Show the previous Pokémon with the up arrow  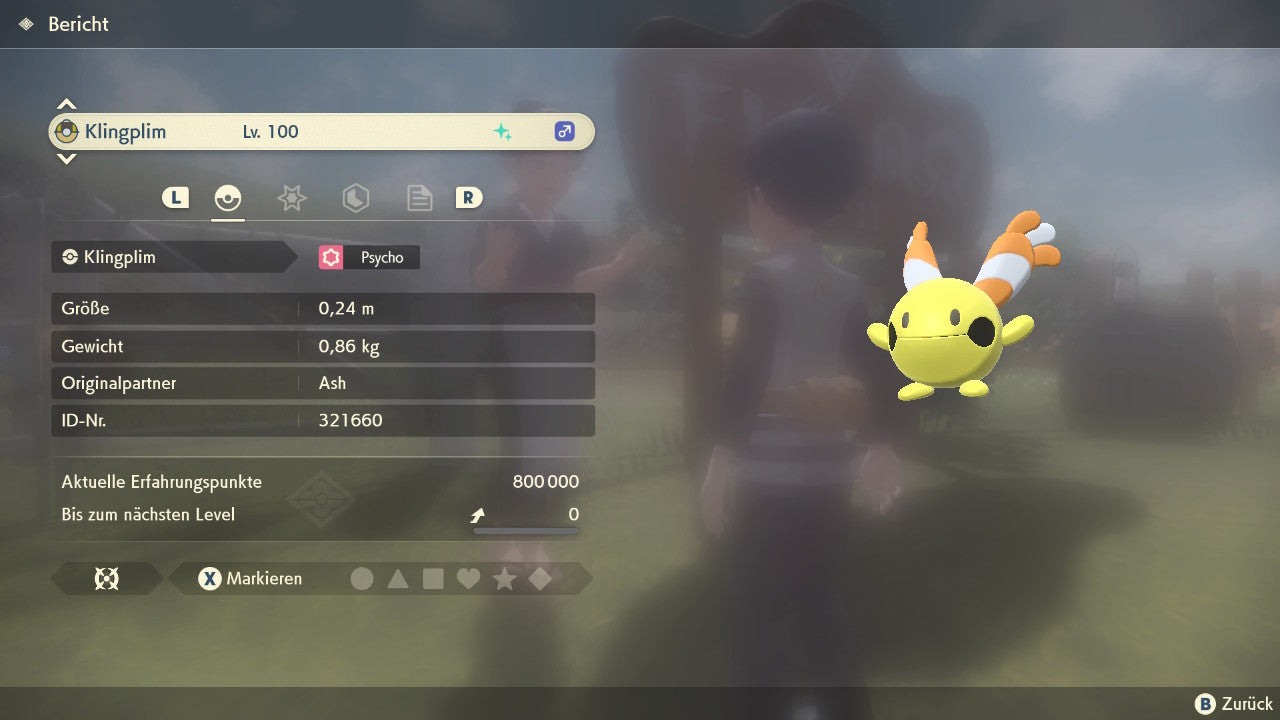coord(66,104)
